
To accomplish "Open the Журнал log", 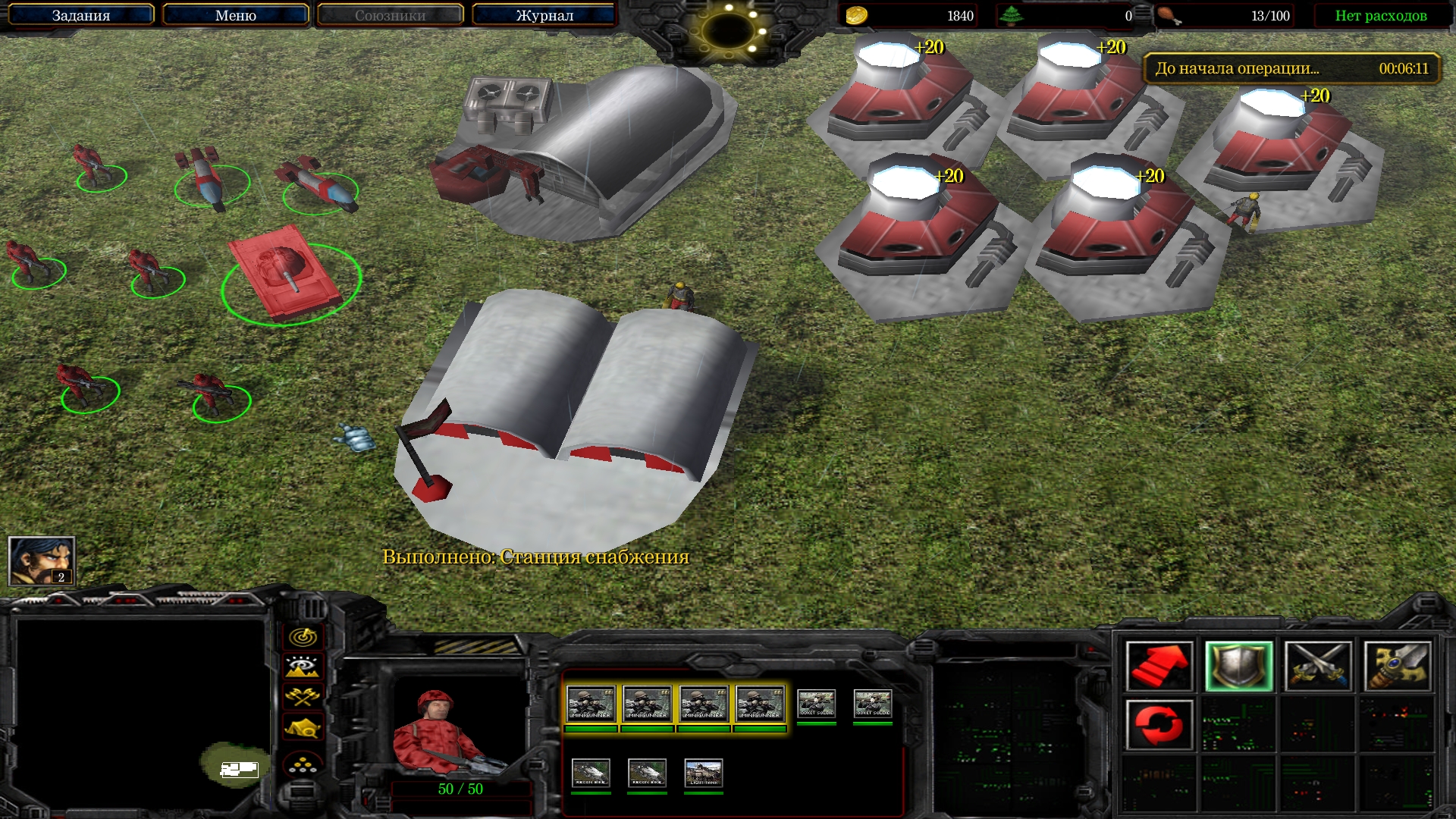I will [x=544, y=15].
